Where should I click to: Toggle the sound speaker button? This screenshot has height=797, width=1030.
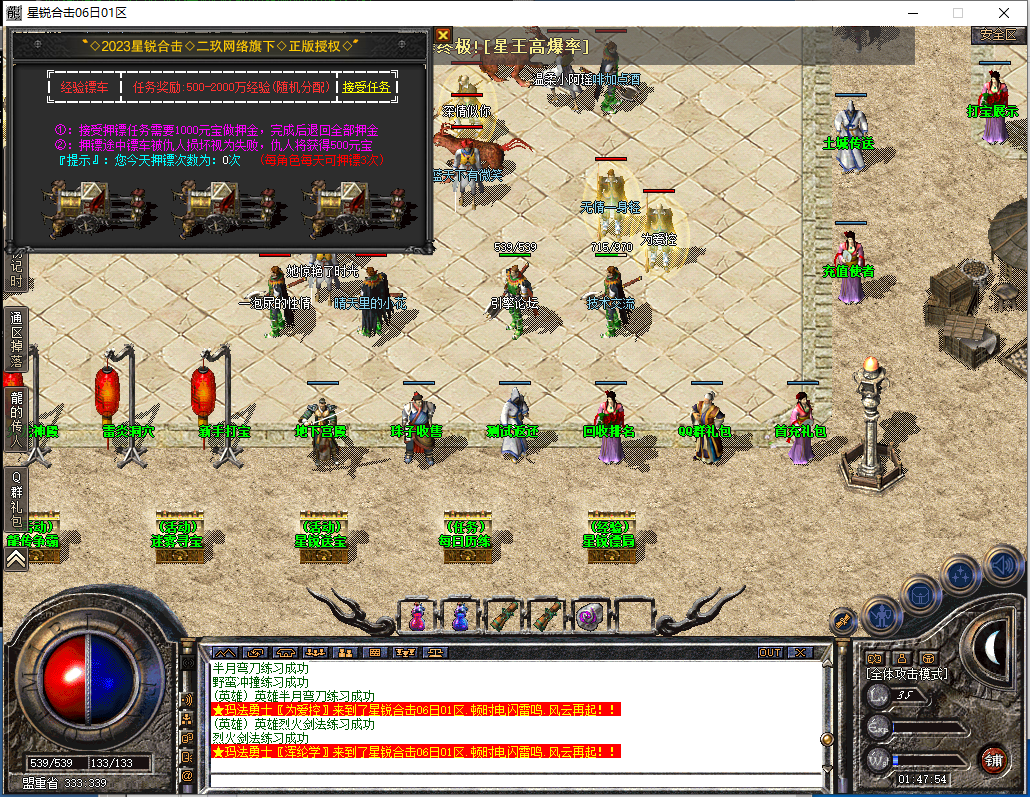1003,564
